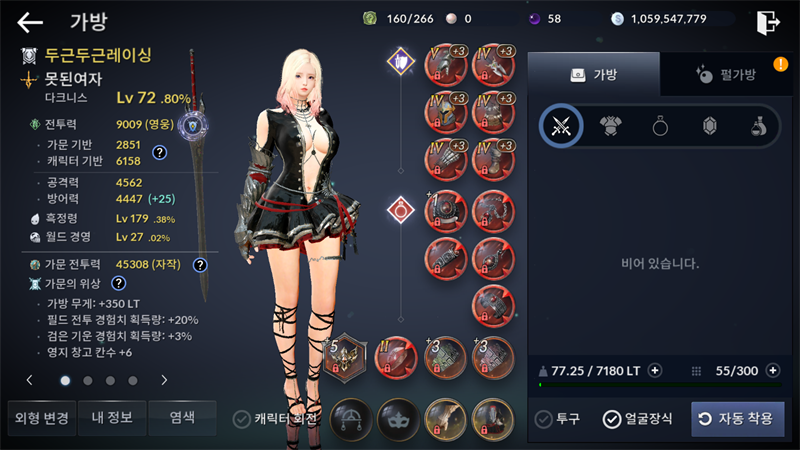Show the ring accessory filter
Screen dimensions: 800x450
coord(661,126)
